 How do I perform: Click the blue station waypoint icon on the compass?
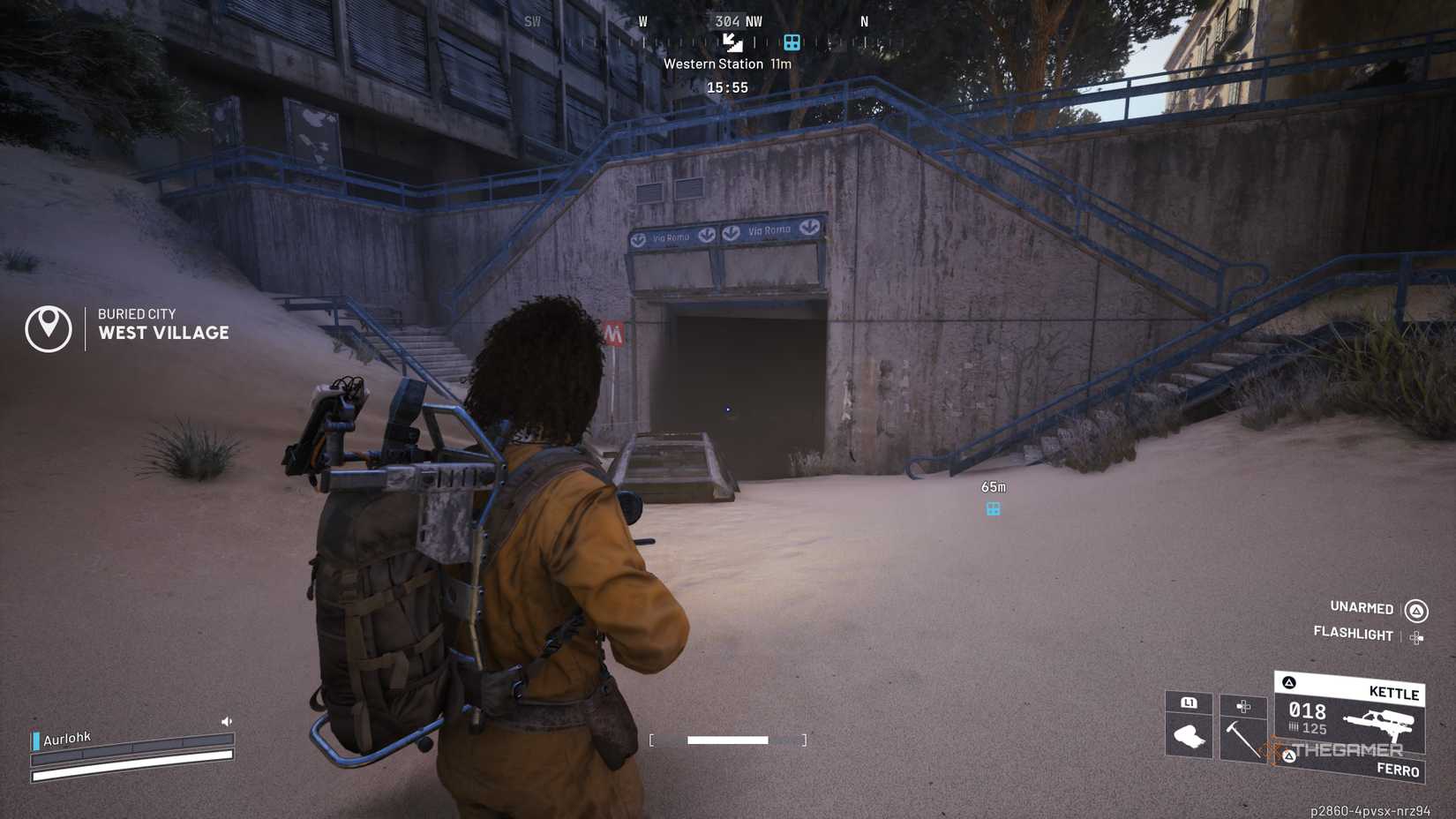click(x=792, y=43)
